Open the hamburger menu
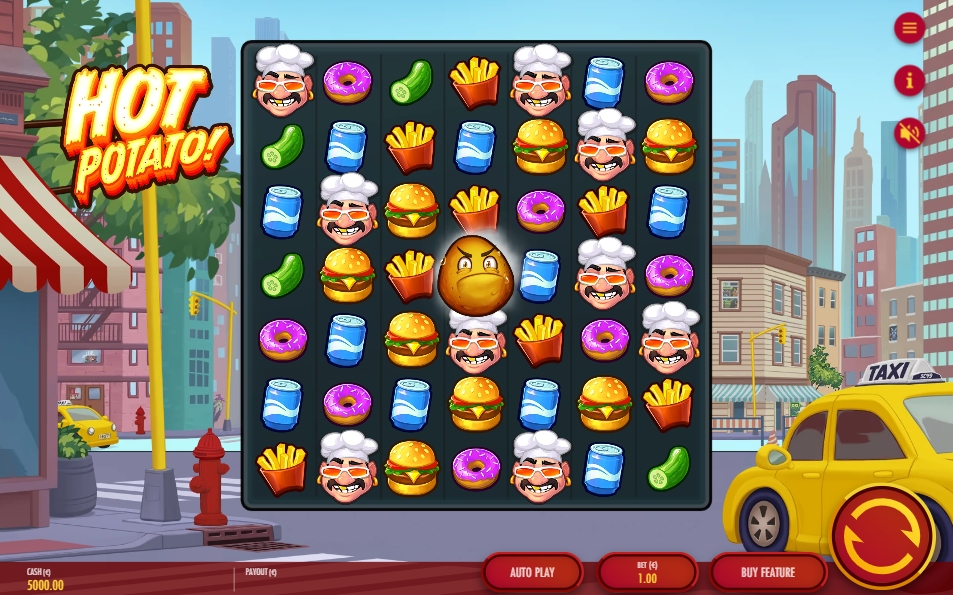The image size is (953, 595). pyautogui.click(x=909, y=28)
